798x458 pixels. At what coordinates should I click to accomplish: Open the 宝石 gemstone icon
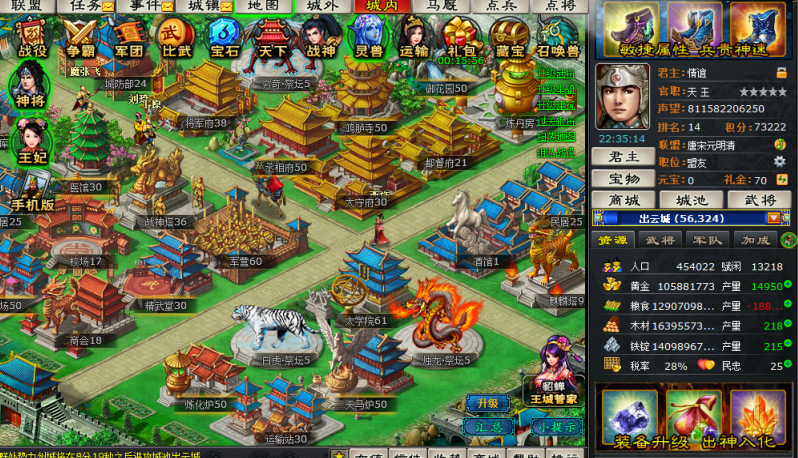point(224,38)
